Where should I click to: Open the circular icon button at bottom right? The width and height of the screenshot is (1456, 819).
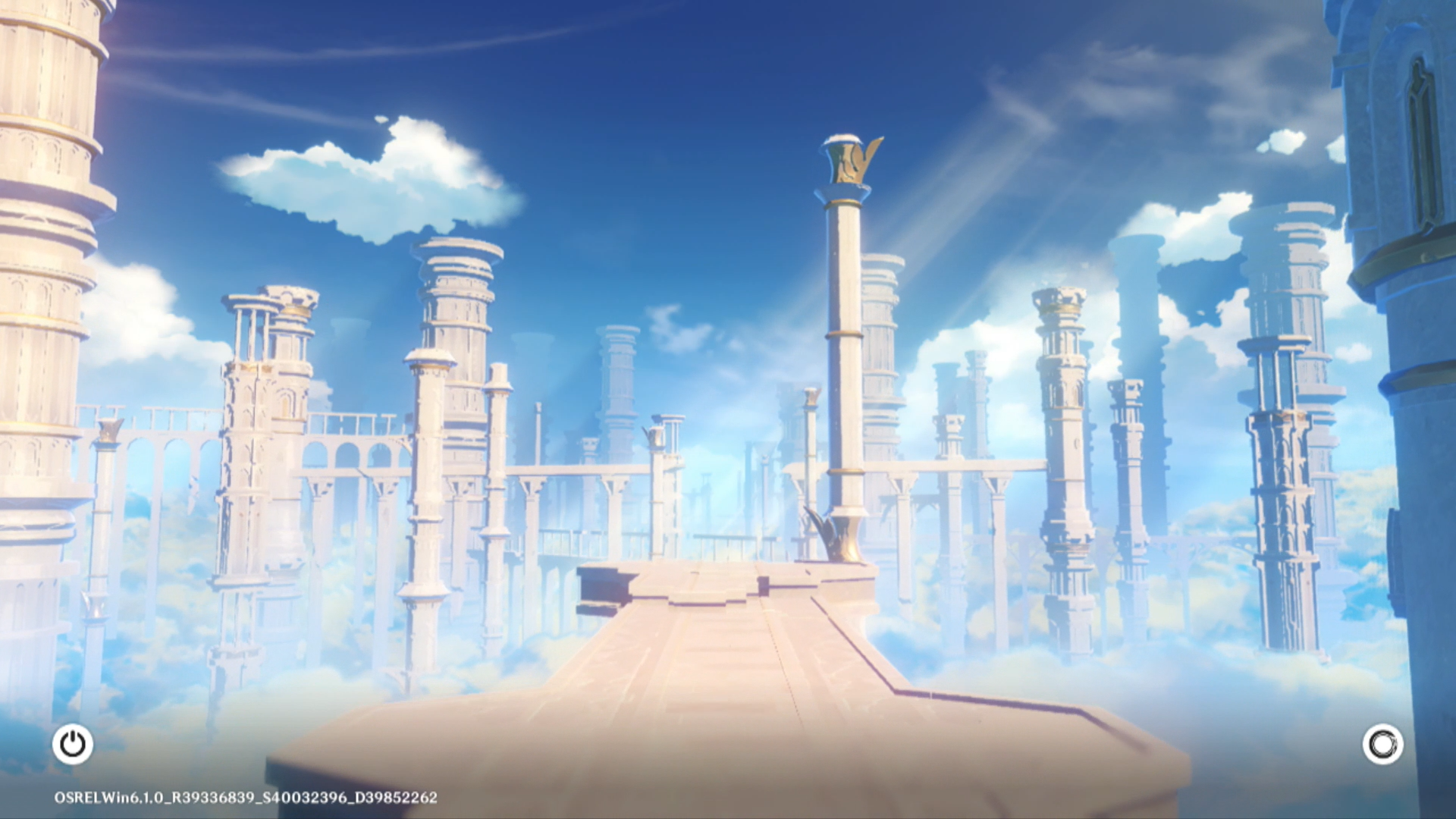(x=1382, y=744)
